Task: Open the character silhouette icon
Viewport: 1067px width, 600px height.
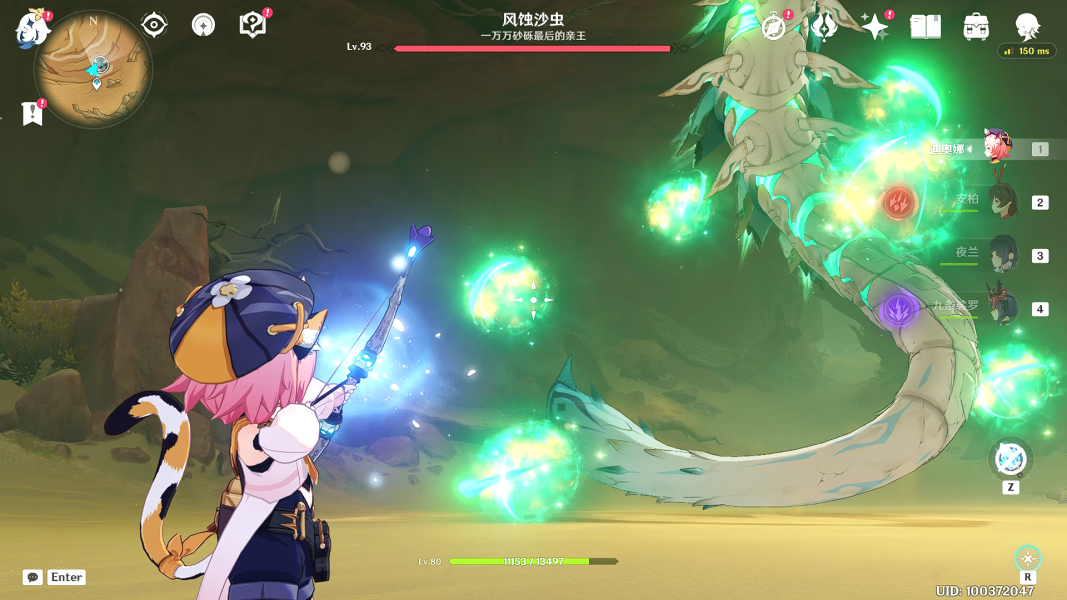Action: pyautogui.click(x=1027, y=26)
